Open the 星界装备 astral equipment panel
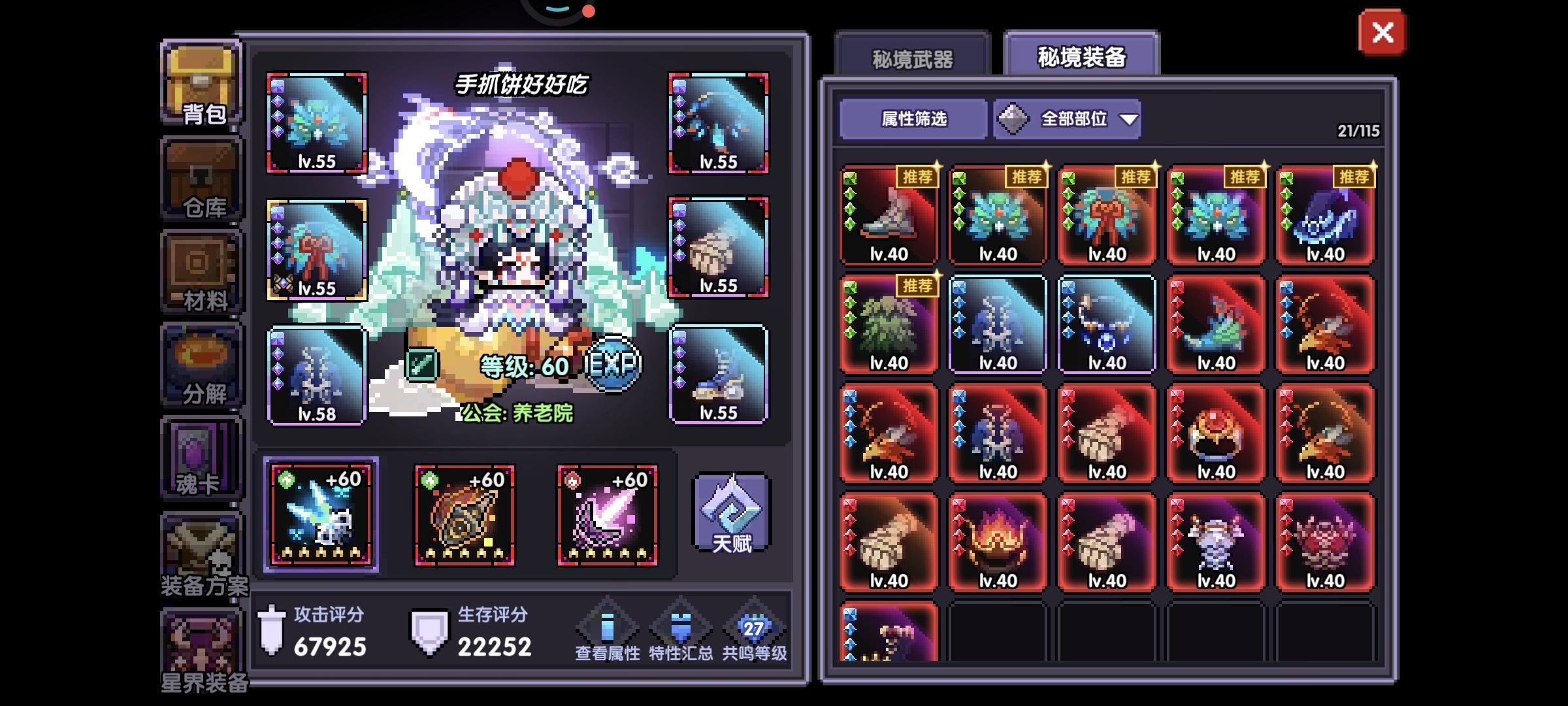The width and height of the screenshot is (1568, 706). click(x=201, y=644)
